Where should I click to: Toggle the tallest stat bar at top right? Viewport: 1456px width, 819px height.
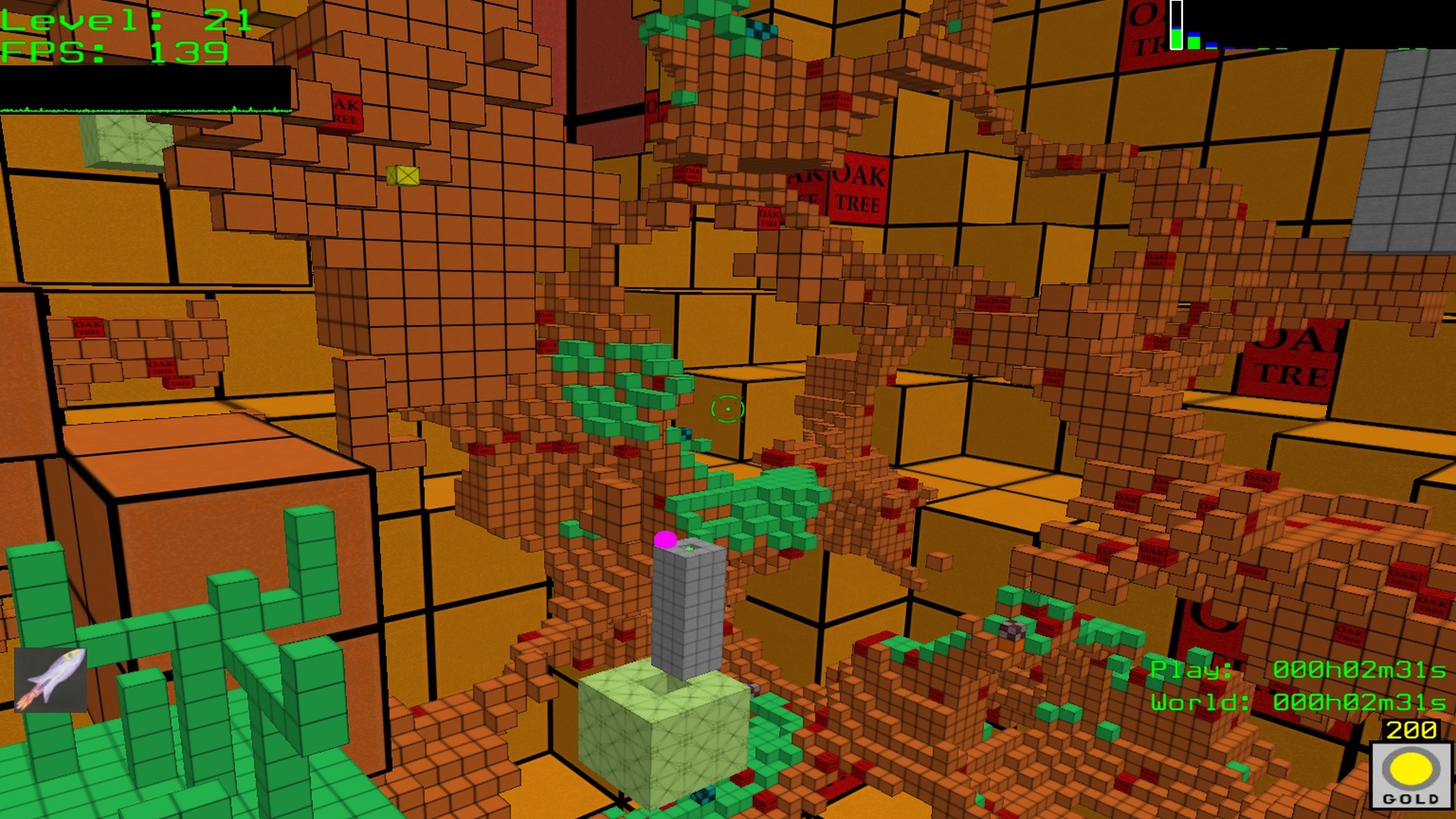click(1176, 27)
